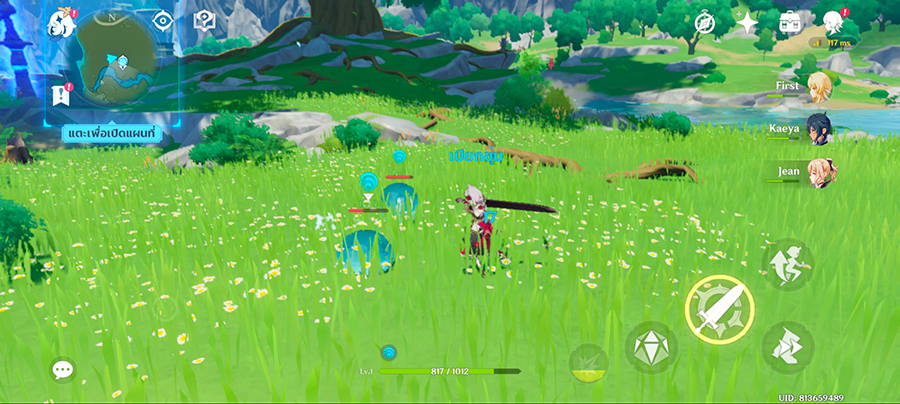Open the backpack inventory

(791, 21)
